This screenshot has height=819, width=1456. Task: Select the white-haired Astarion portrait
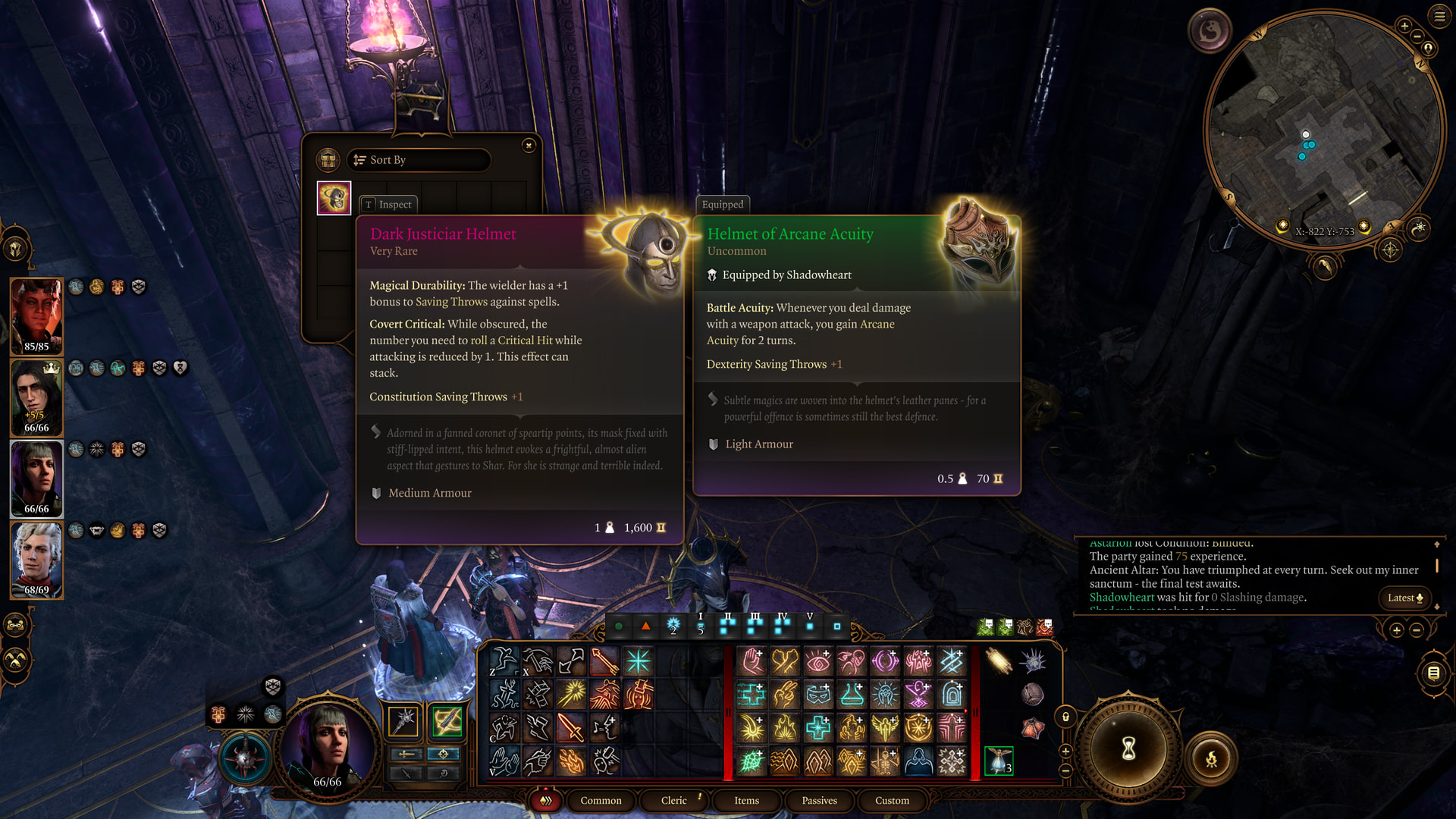point(36,560)
